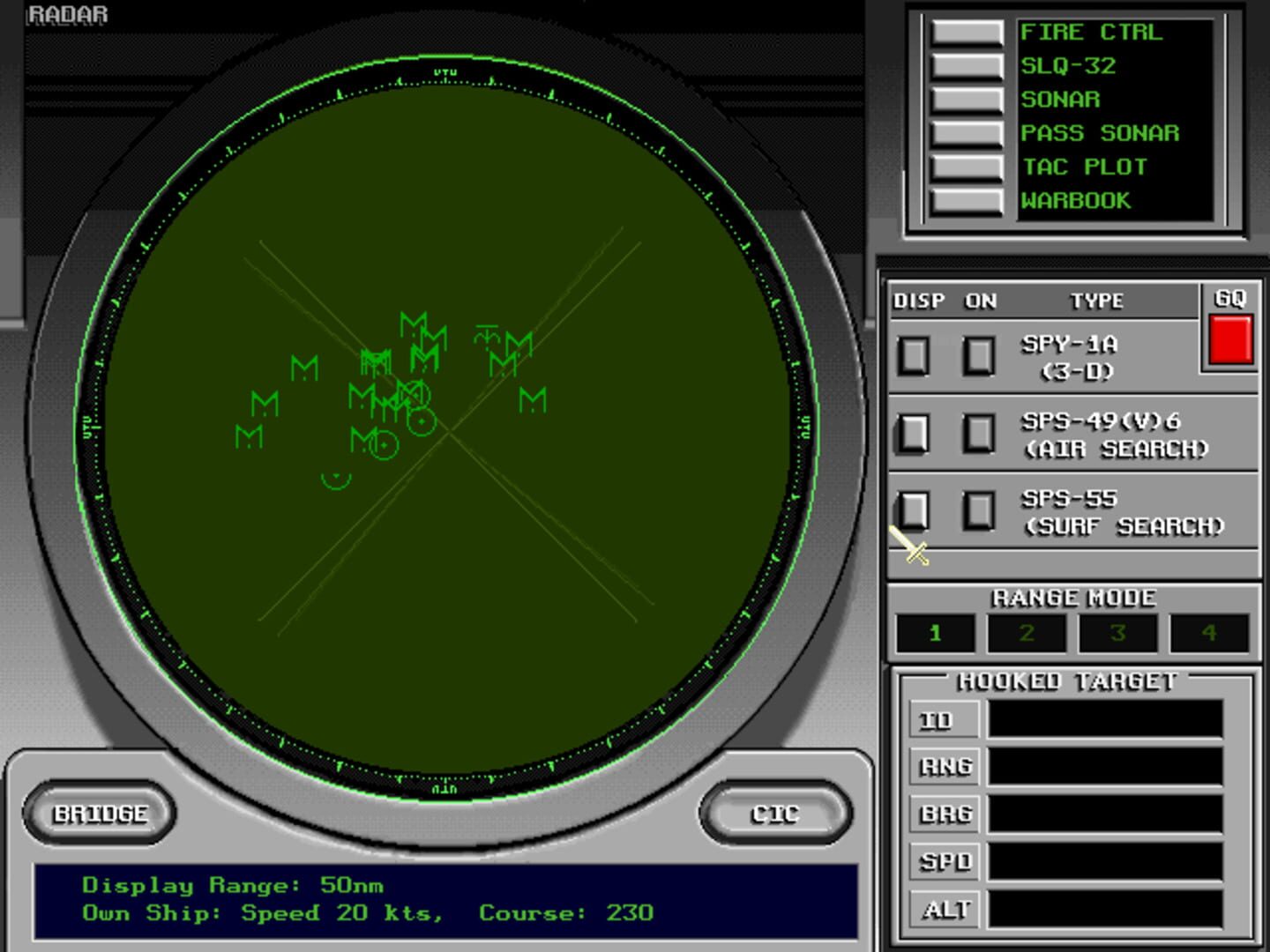Click the own-ship cross at scope center

click(450, 429)
